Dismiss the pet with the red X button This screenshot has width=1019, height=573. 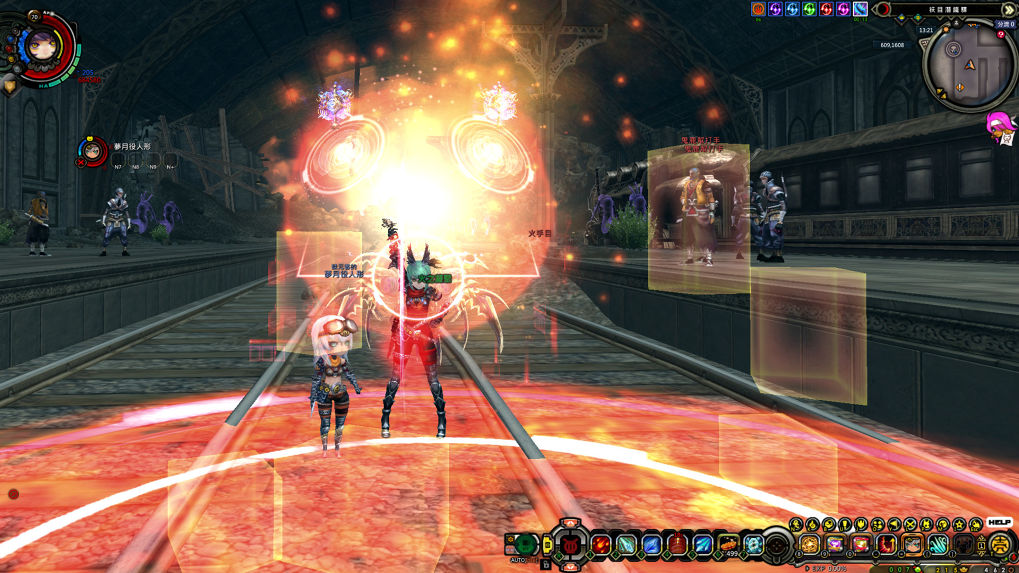pyautogui.click(x=80, y=162)
